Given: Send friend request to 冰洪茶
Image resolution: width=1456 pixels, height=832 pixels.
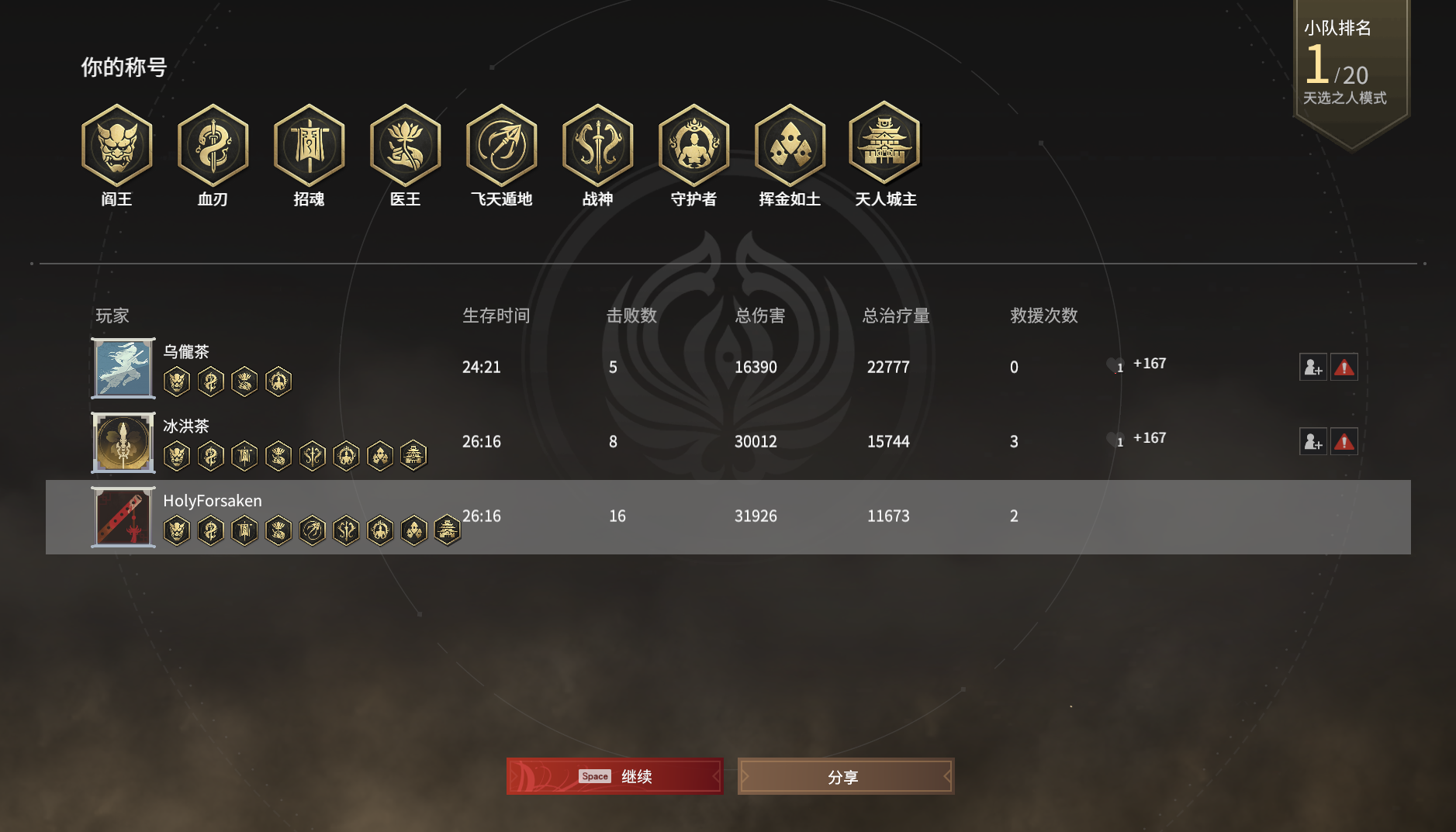Looking at the screenshot, I should 1312,441.
